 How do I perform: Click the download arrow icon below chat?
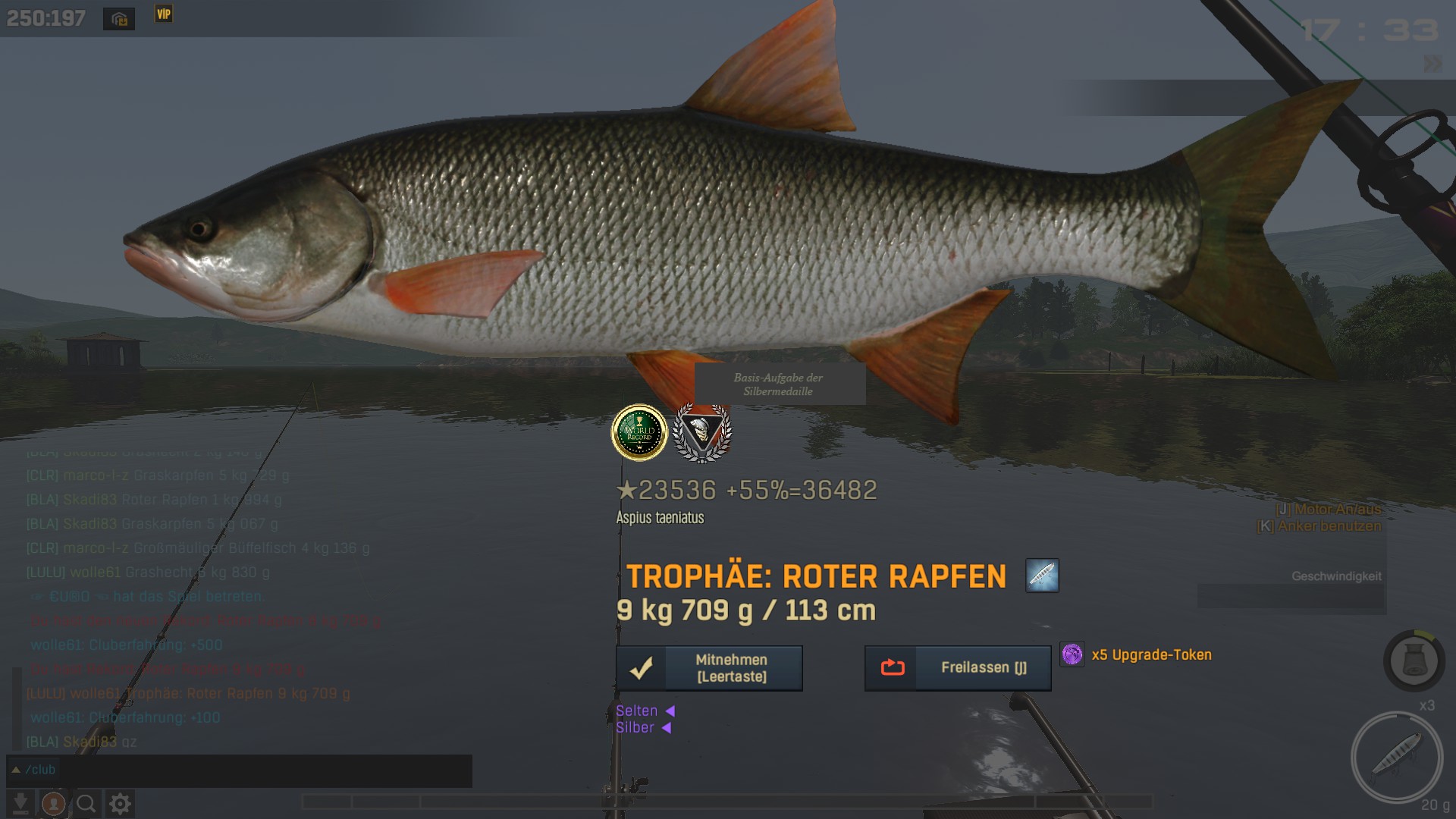pos(20,803)
